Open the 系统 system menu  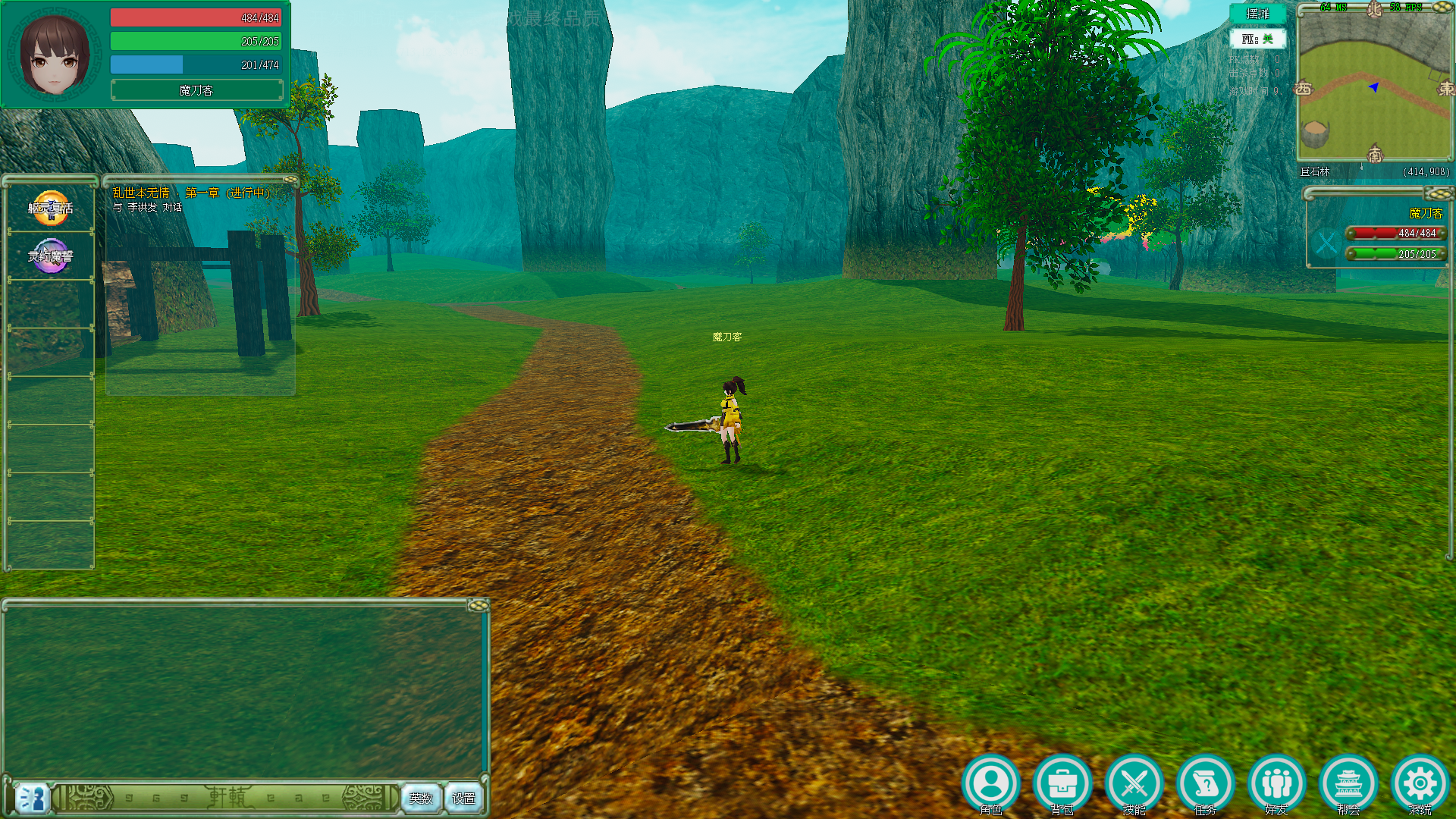click(x=1420, y=783)
